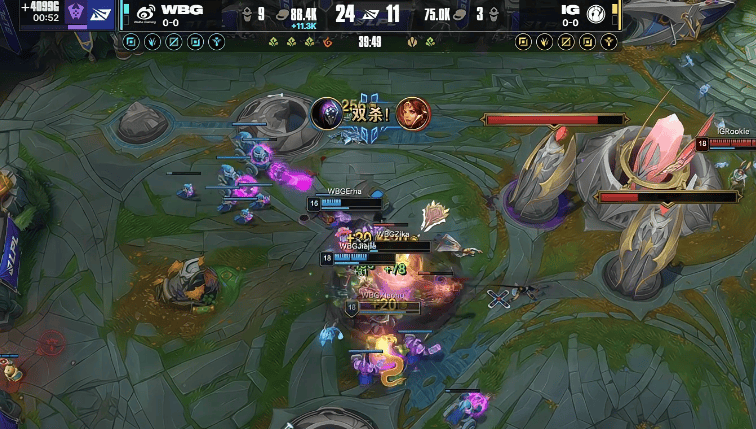
Task: Select the red-haired victim portrait in kill banner
Action: [x=410, y=113]
